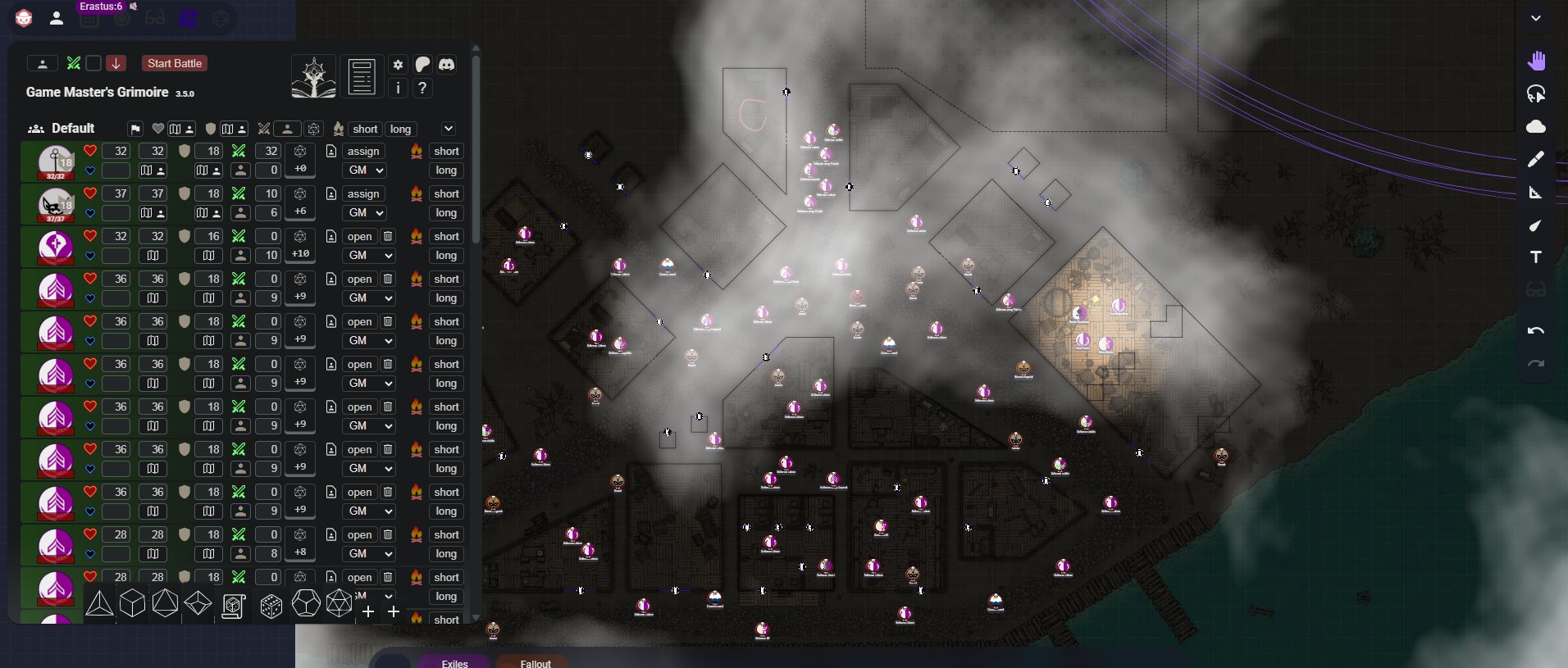Open the Grimoire statblock book icon
This screenshot has width=1568, height=668.
[313, 77]
